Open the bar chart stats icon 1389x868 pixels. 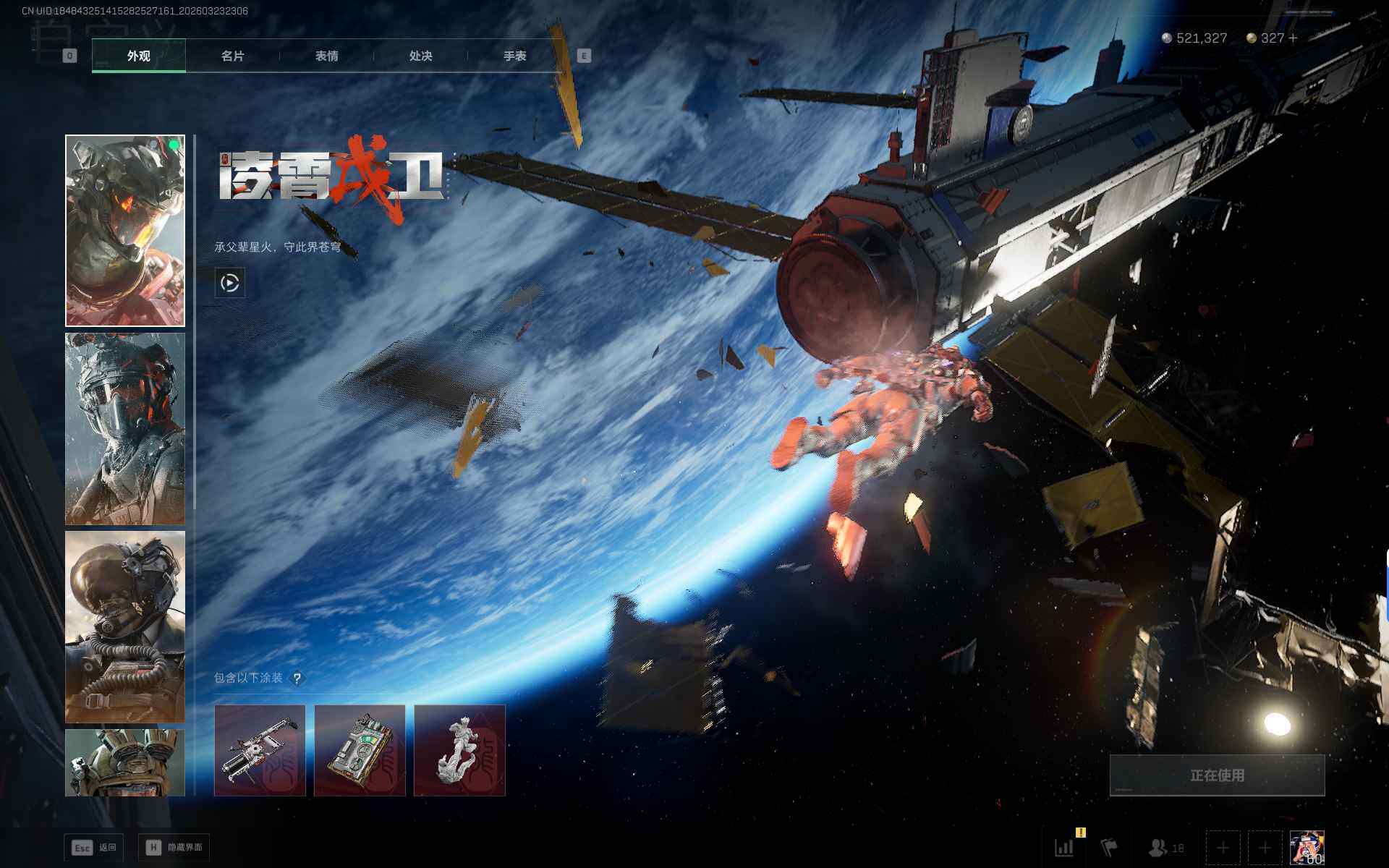point(1064,847)
